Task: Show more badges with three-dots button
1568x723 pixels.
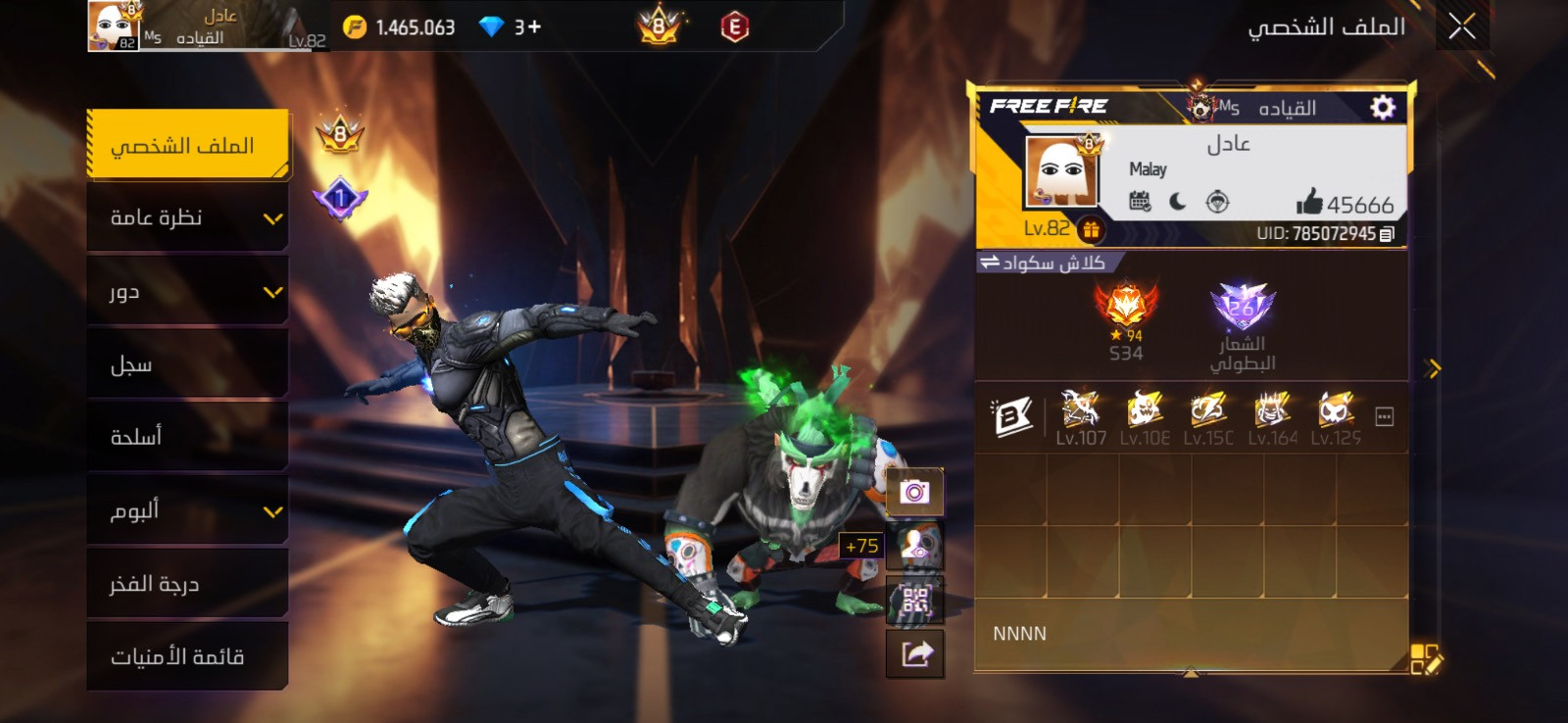Action: click(1384, 417)
